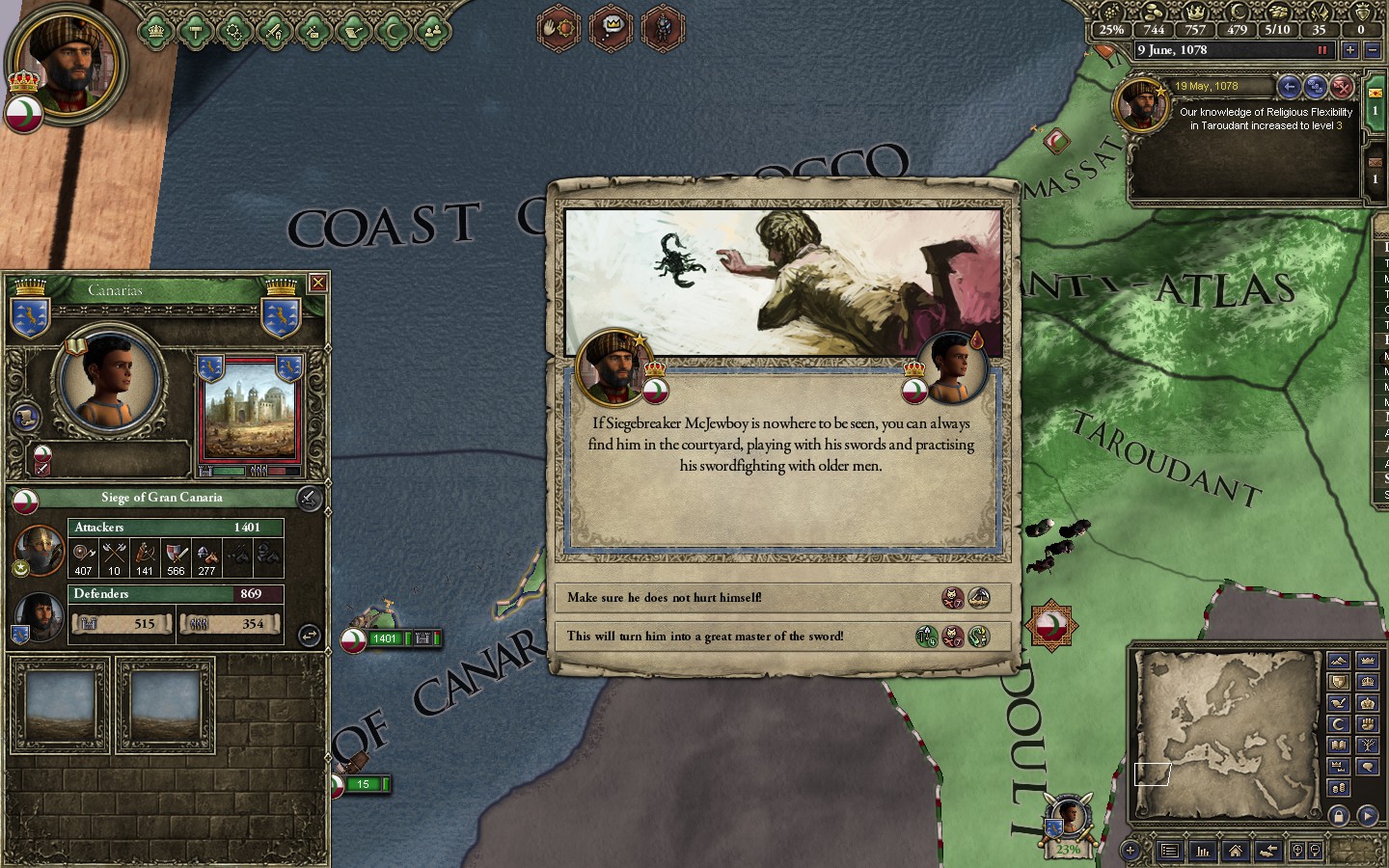Click the hand and sun alert icon
Viewport: 1389px width, 868px height.
(x=558, y=27)
